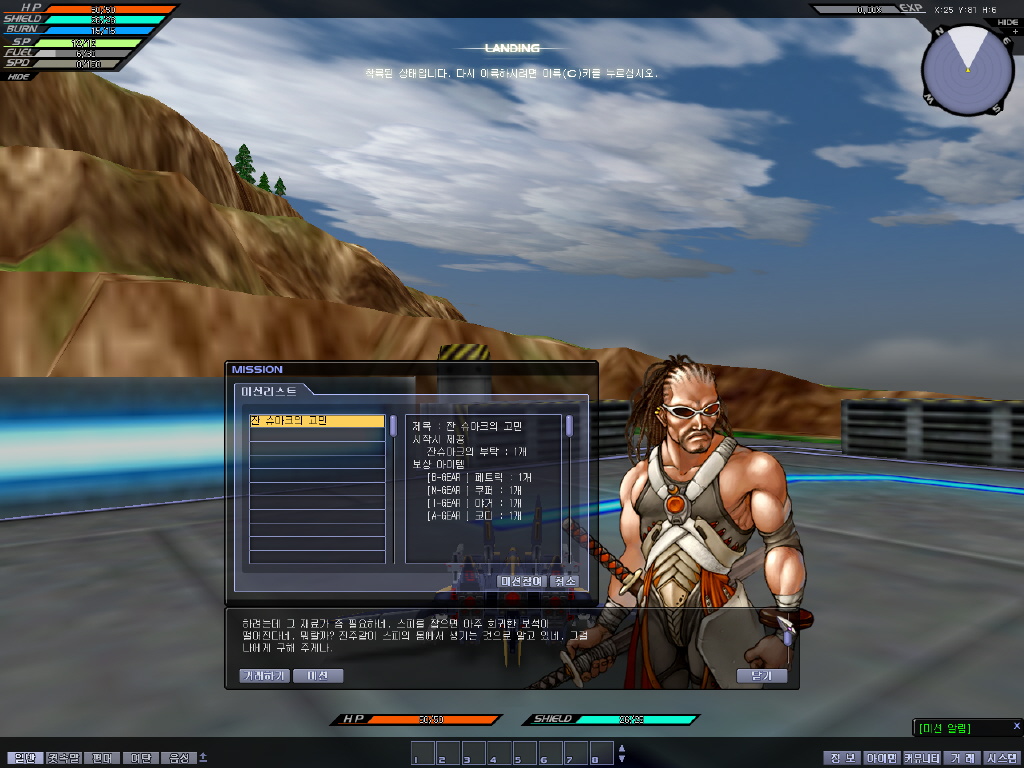Switch chat to the 귓속말 whisper channel

click(63, 758)
